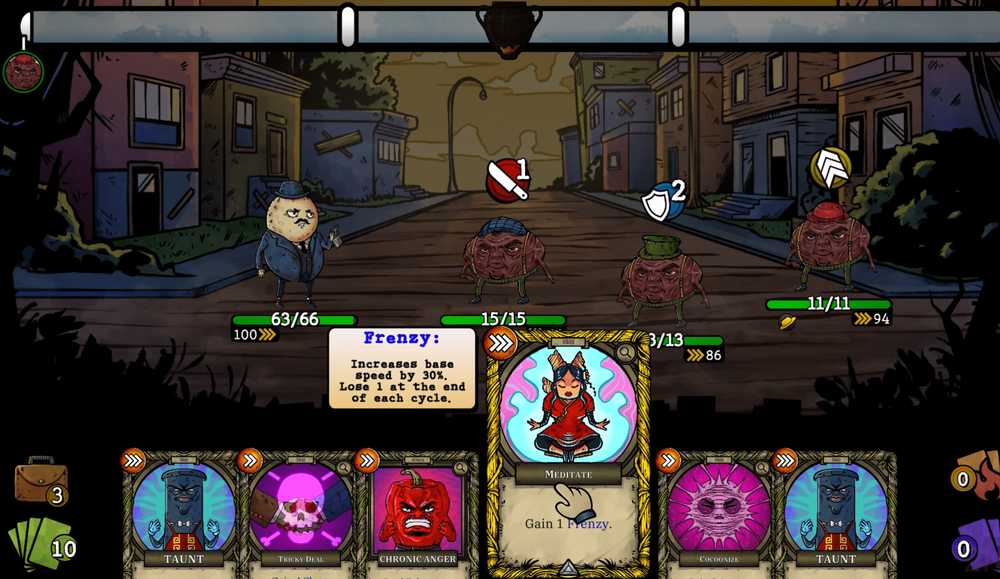Inspect Meditate with its magnifier icon
Viewport: 1000px width, 579px height.
point(626,352)
